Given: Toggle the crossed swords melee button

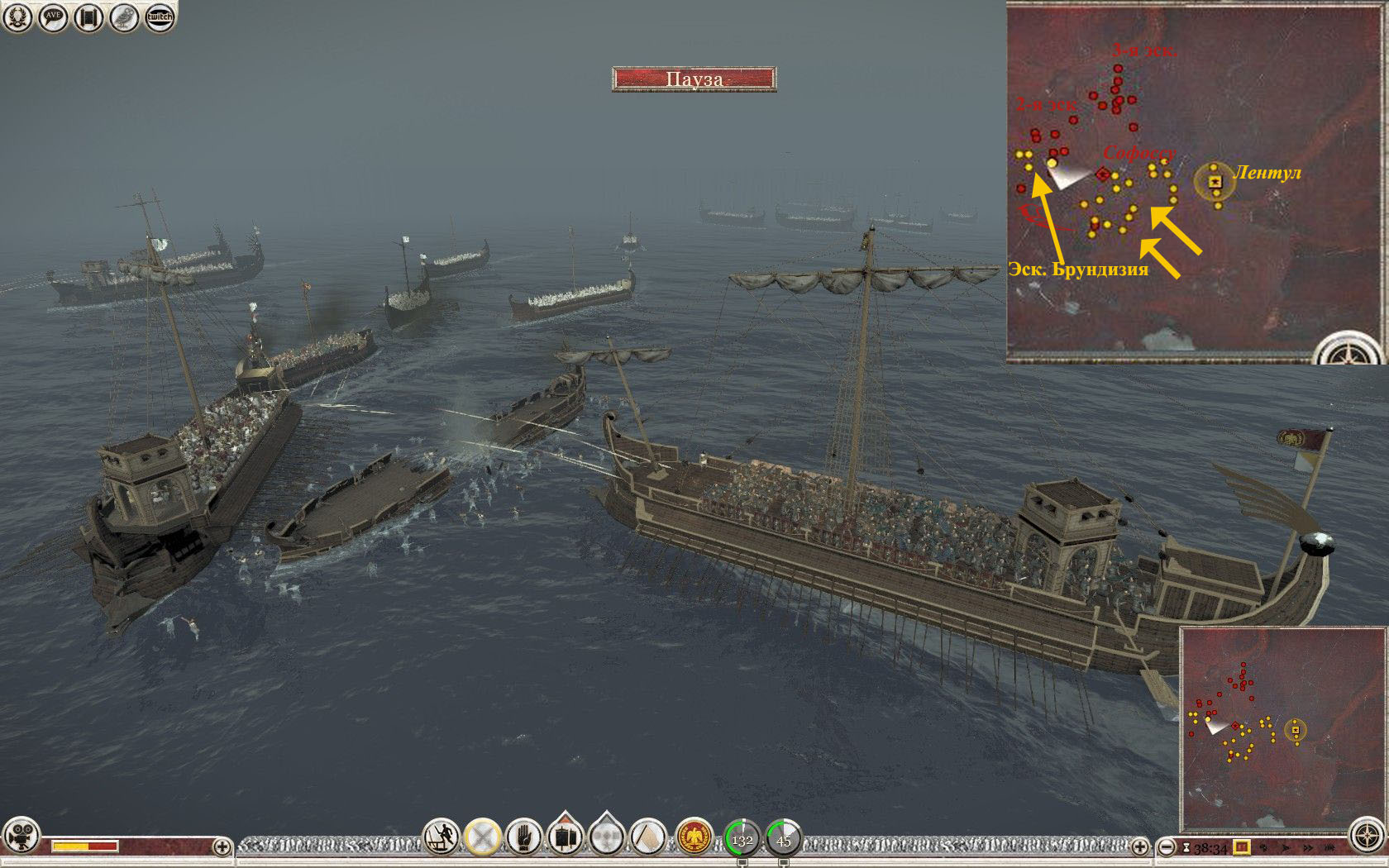Looking at the screenshot, I should 483,837.
